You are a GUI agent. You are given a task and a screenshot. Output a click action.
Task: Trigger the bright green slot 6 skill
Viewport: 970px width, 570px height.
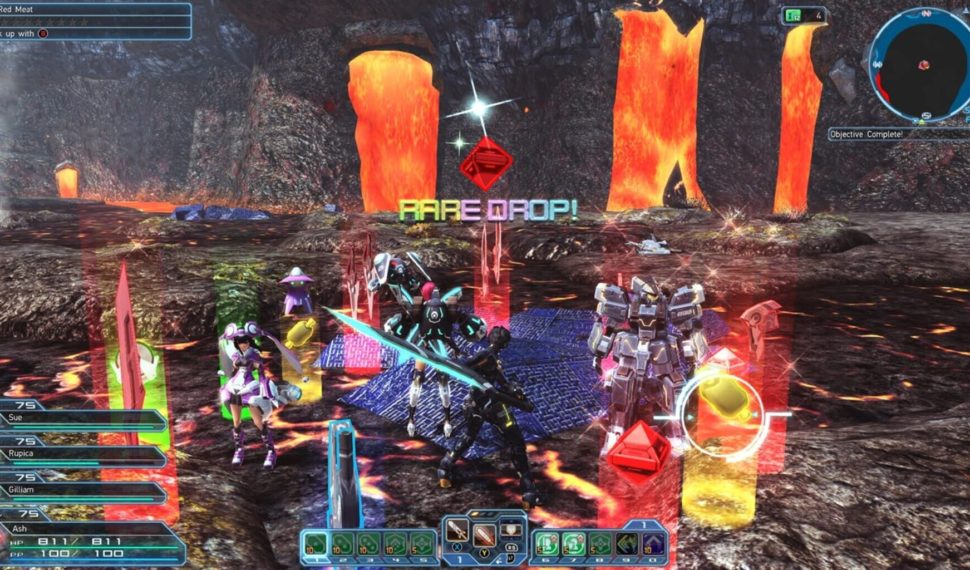(x=546, y=543)
